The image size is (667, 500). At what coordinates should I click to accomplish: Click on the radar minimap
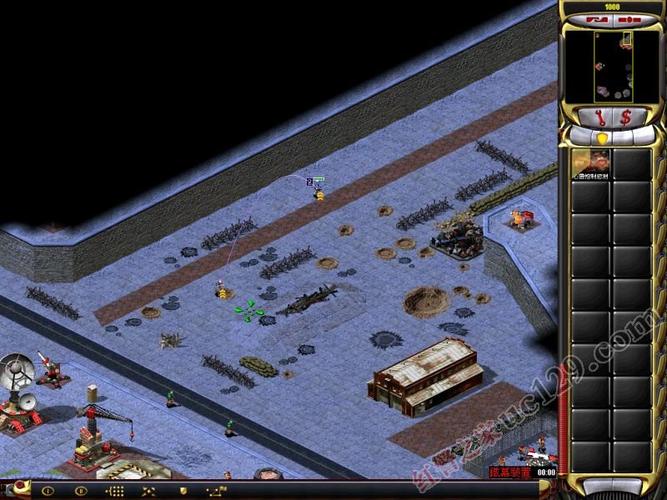(x=613, y=66)
